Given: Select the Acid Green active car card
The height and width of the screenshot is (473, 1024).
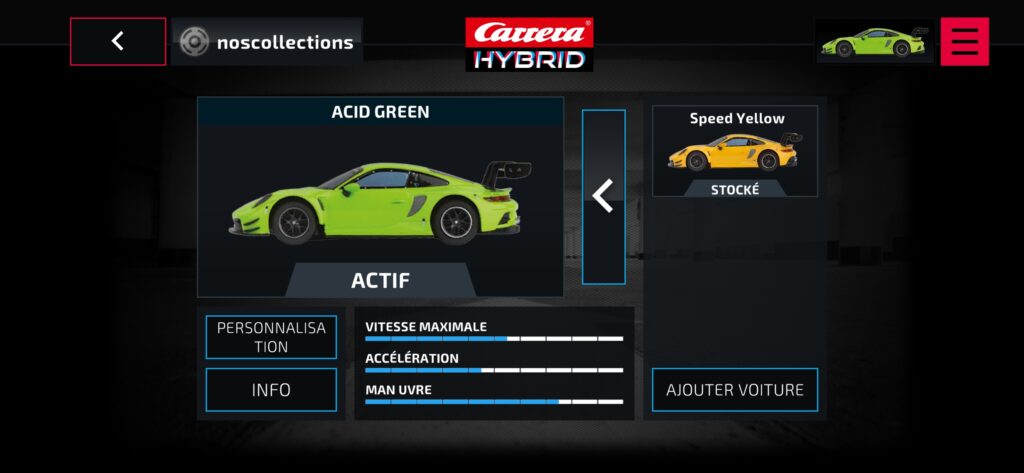Looking at the screenshot, I should 380,197.
